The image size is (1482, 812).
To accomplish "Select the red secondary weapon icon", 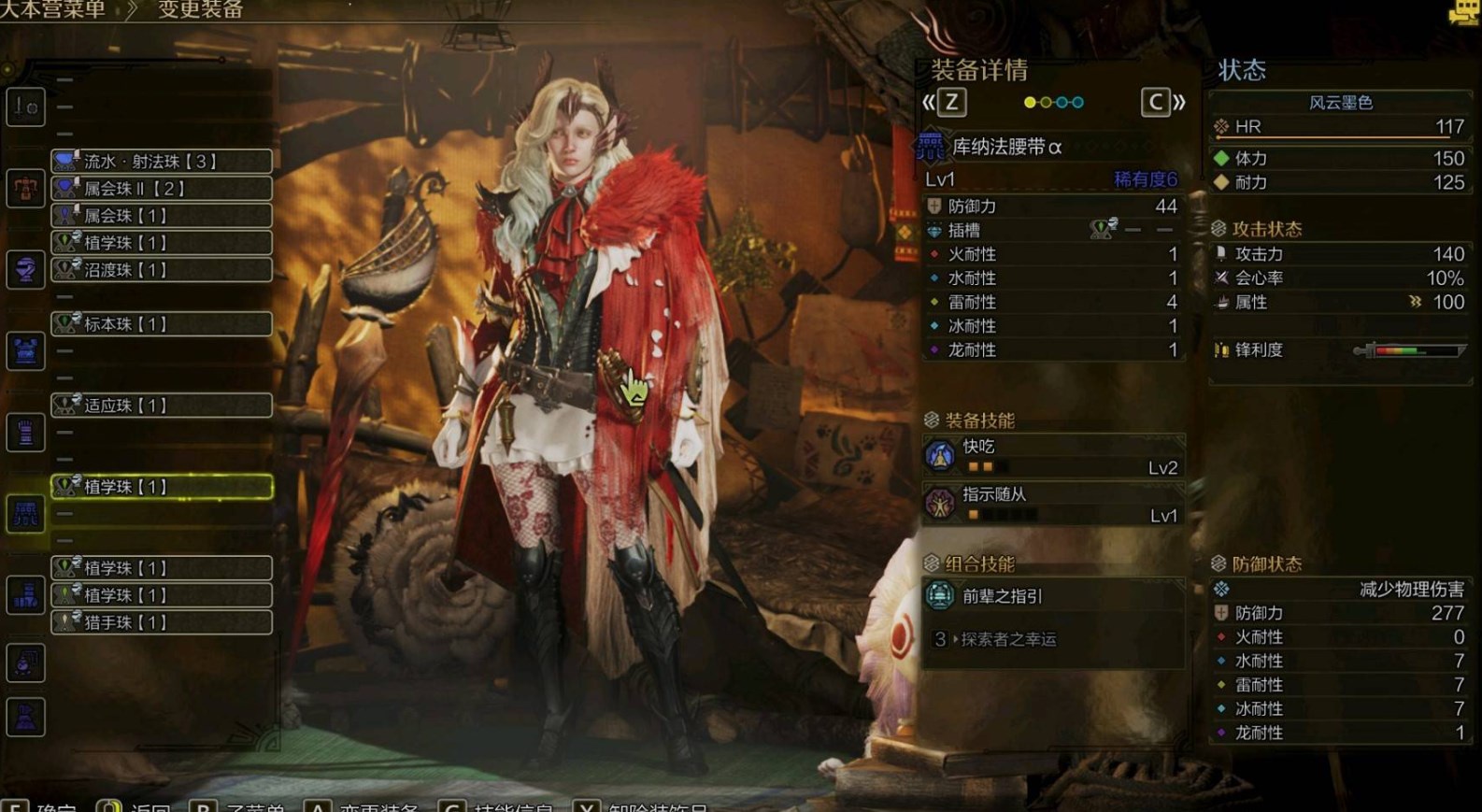I will [25, 188].
